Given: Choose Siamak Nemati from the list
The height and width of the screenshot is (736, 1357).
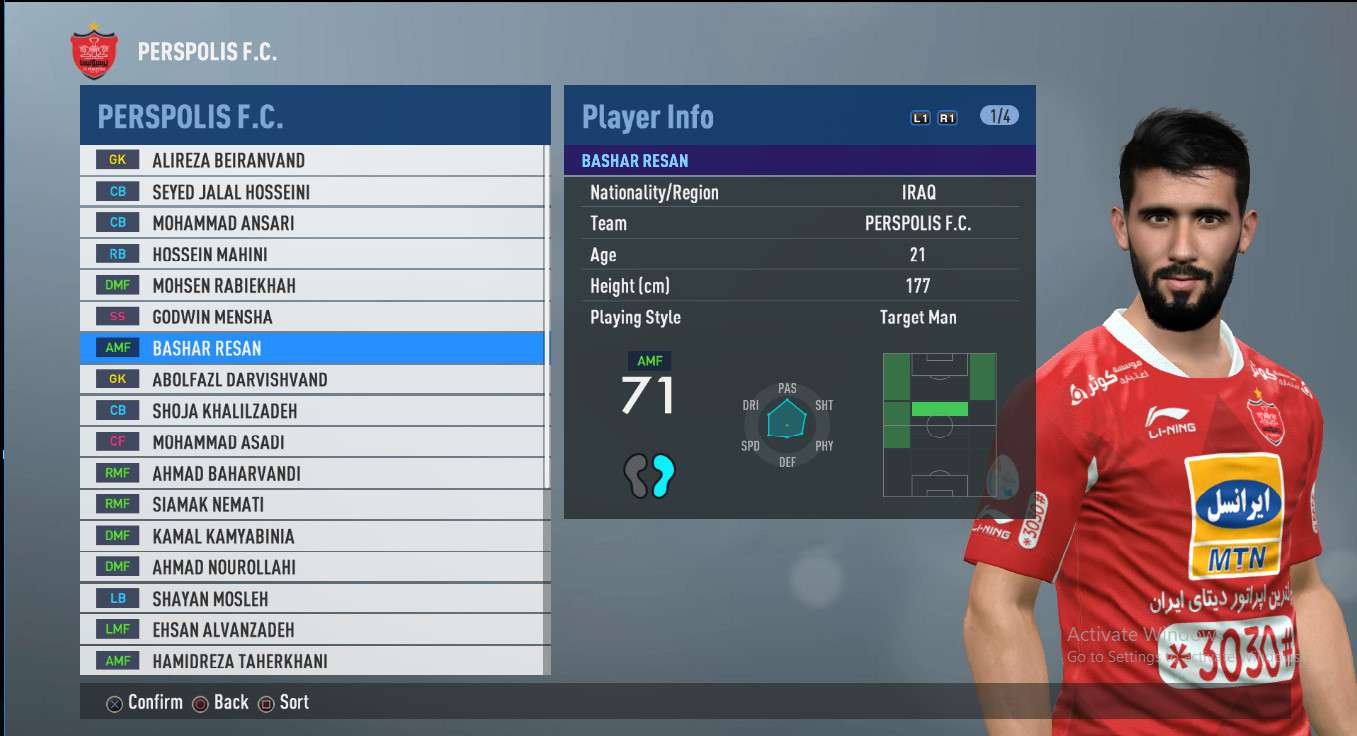Looking at the screenshot, I should [x=208, y=505].
